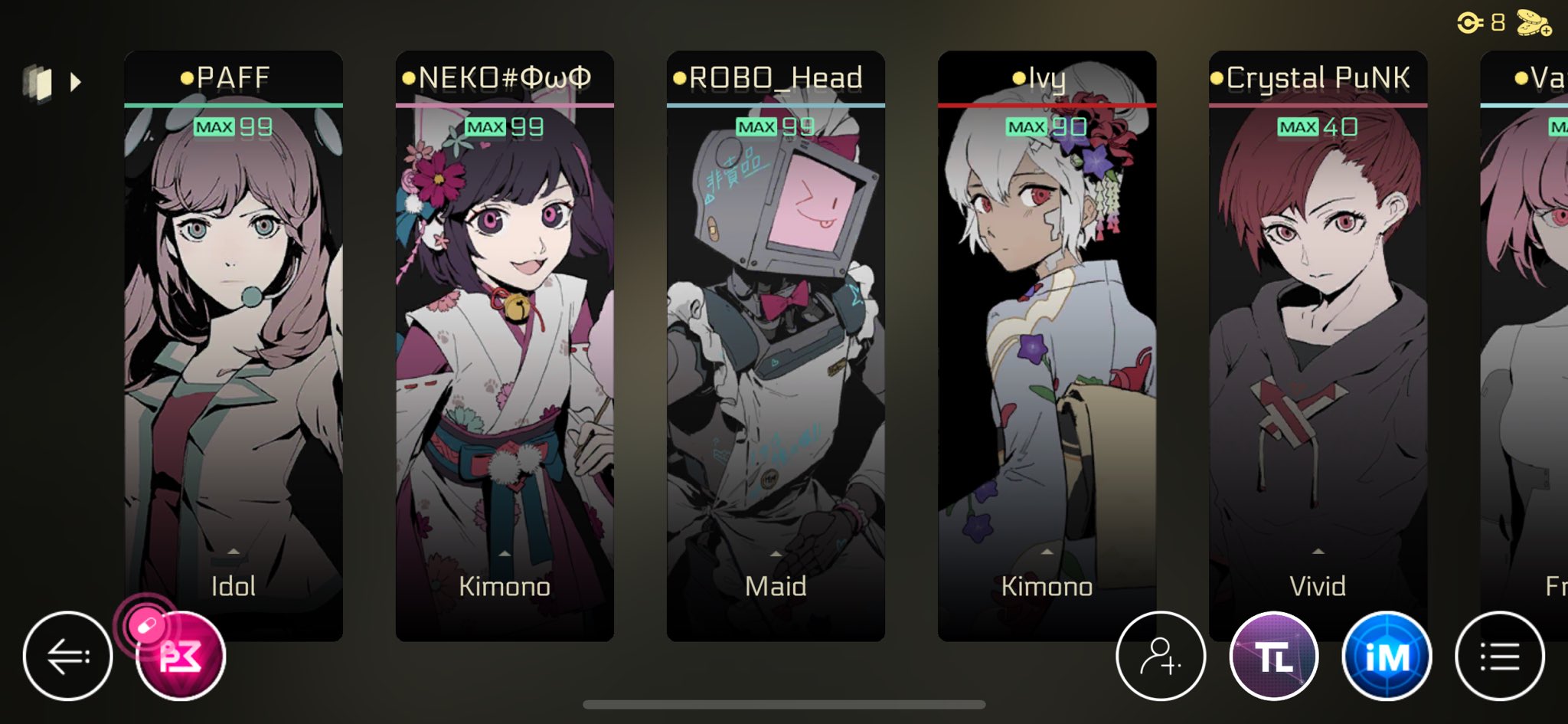Open the blue iM button
The width and height of the screenshot is (1568, 724).
(1387, 656)
